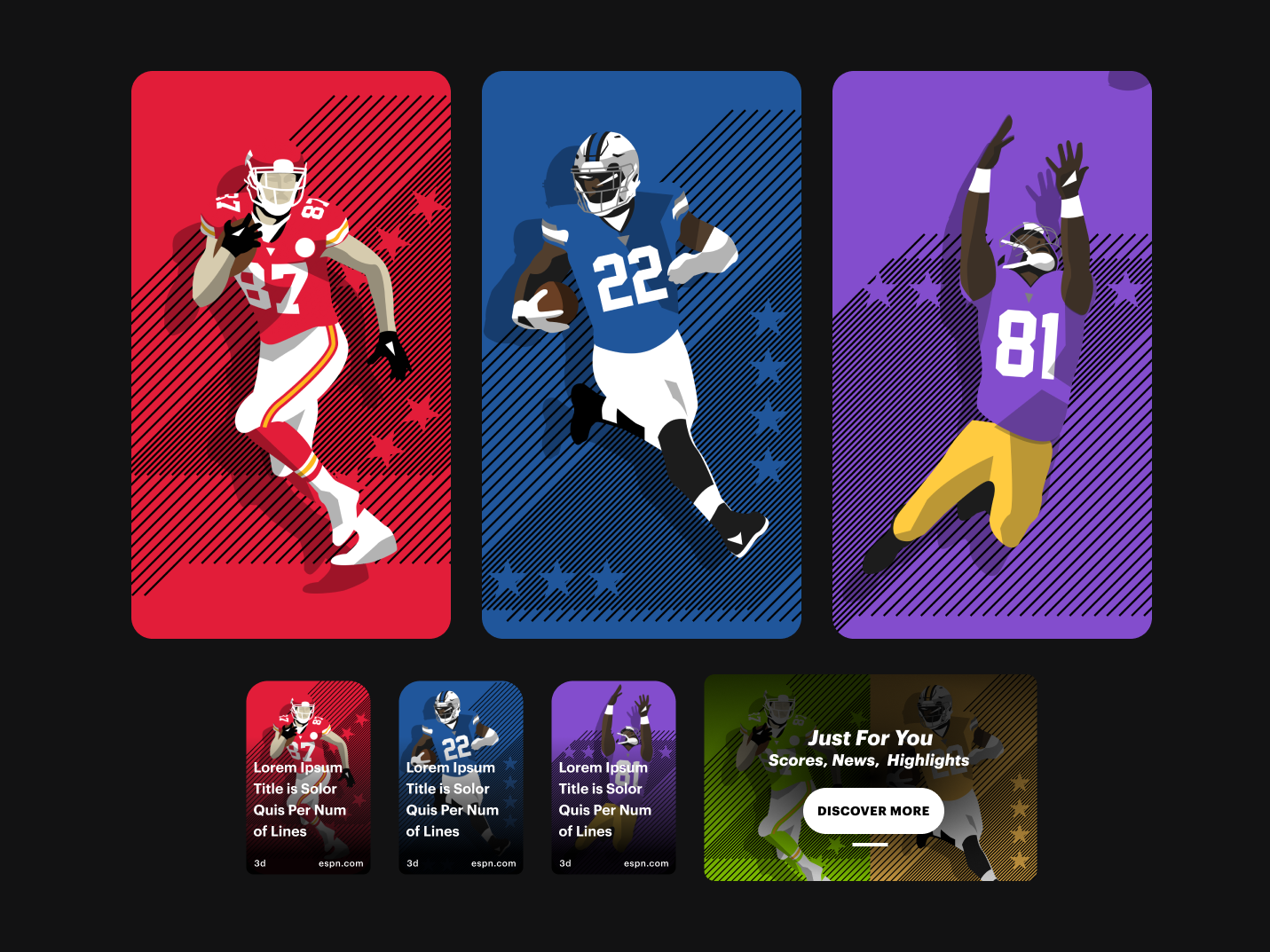Click the Scores, News, Highlights subtitle

coord(870,760)
